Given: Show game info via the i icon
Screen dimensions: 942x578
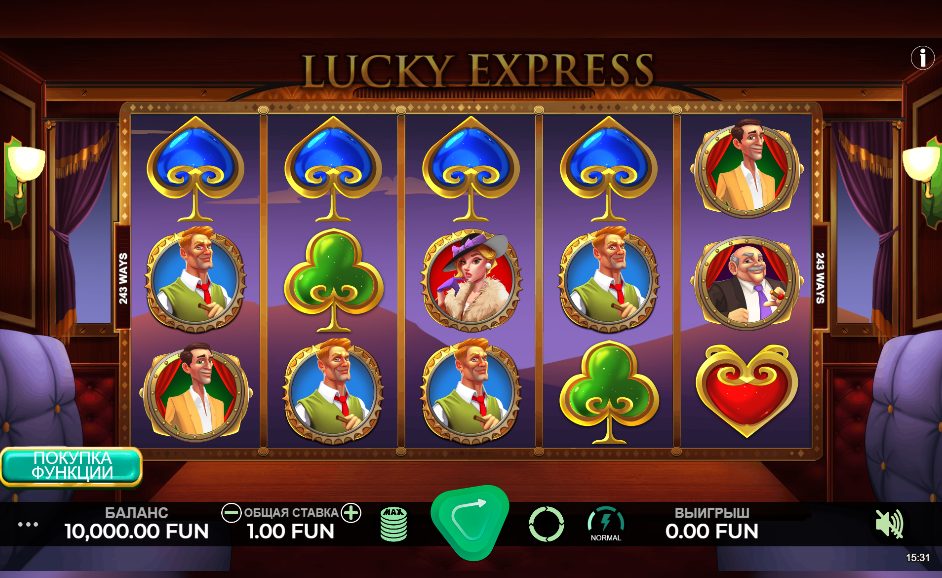Looking at the screenshot, I should click(x=922, y=58).
